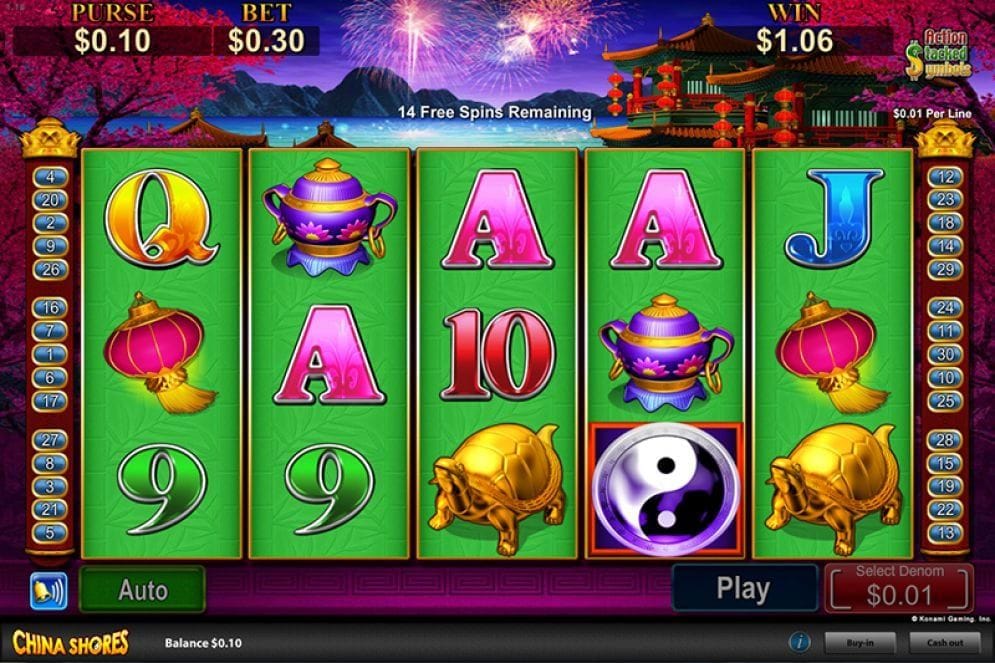Highlight payline number 16 marker
The image size is (995, 663).
pyautogui.click(x=50, y=308)
